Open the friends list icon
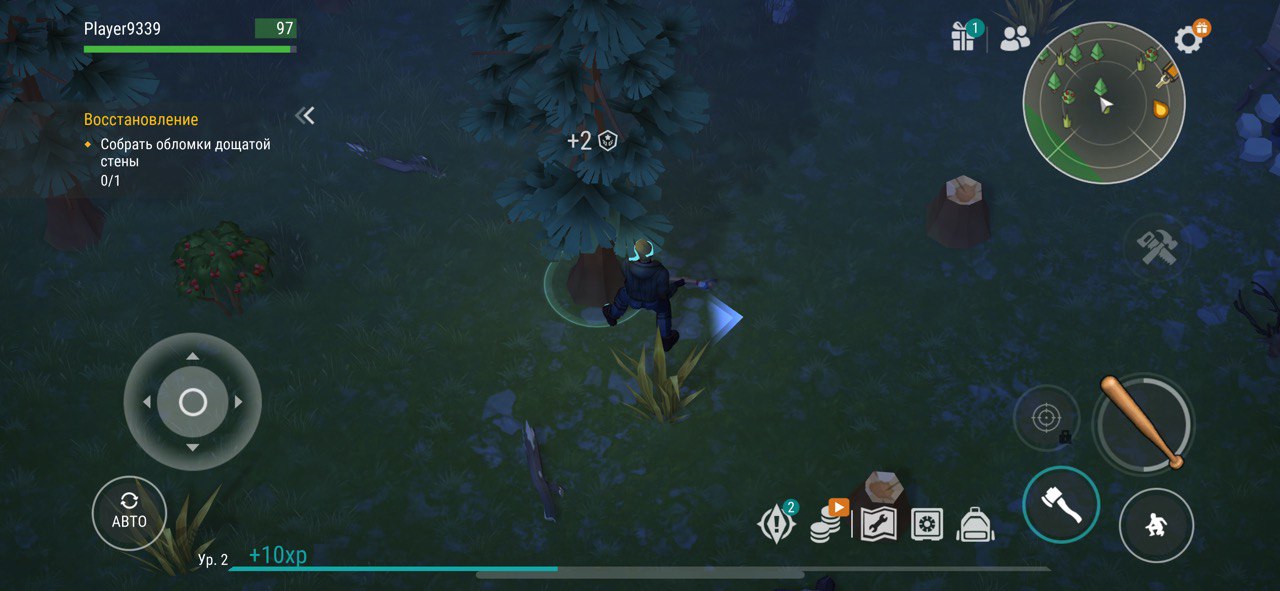Viewport: 1280px width, 591px height. pyautogui.click(x=1015, y=38)
